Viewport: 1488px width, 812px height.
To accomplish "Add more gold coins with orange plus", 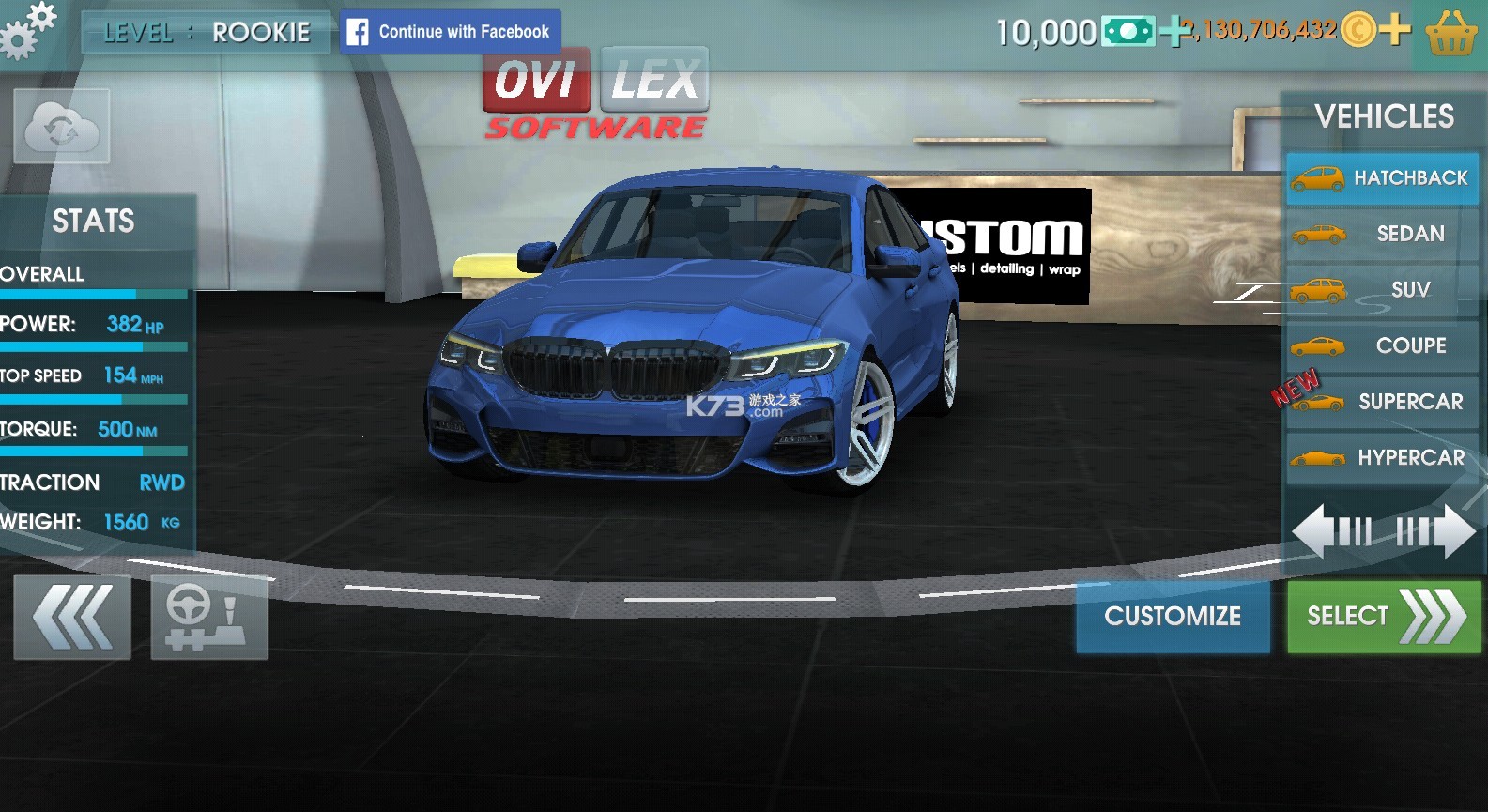I will click(1395, 30).
